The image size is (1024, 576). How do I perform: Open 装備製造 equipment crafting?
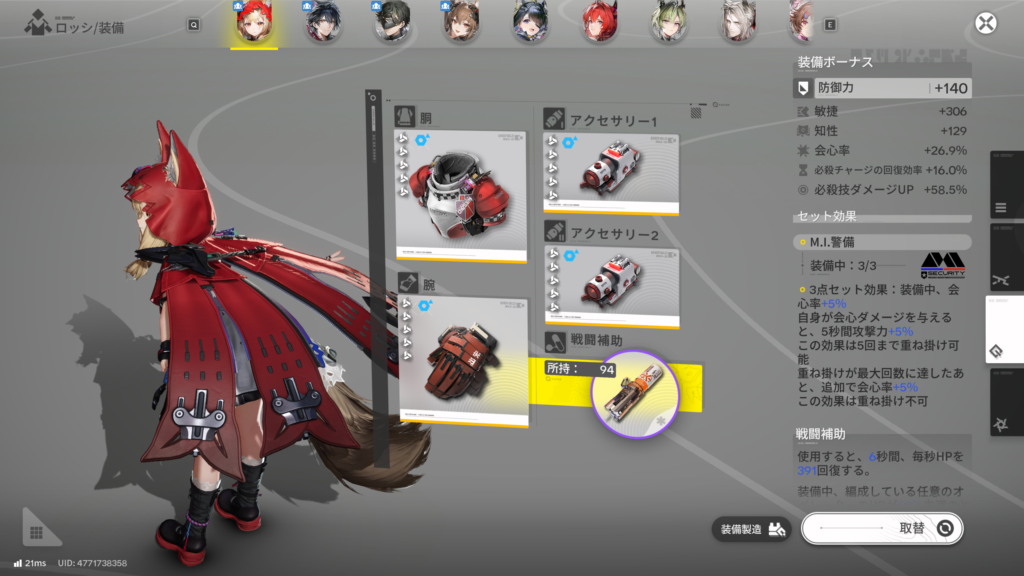[x=751, y=529]
